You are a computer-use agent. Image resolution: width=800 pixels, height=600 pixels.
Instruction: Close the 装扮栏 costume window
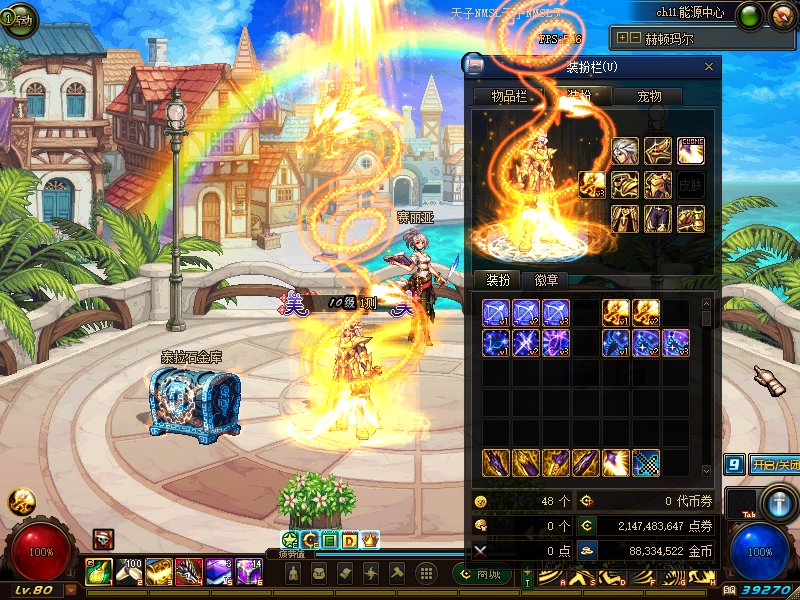[709, 67]
